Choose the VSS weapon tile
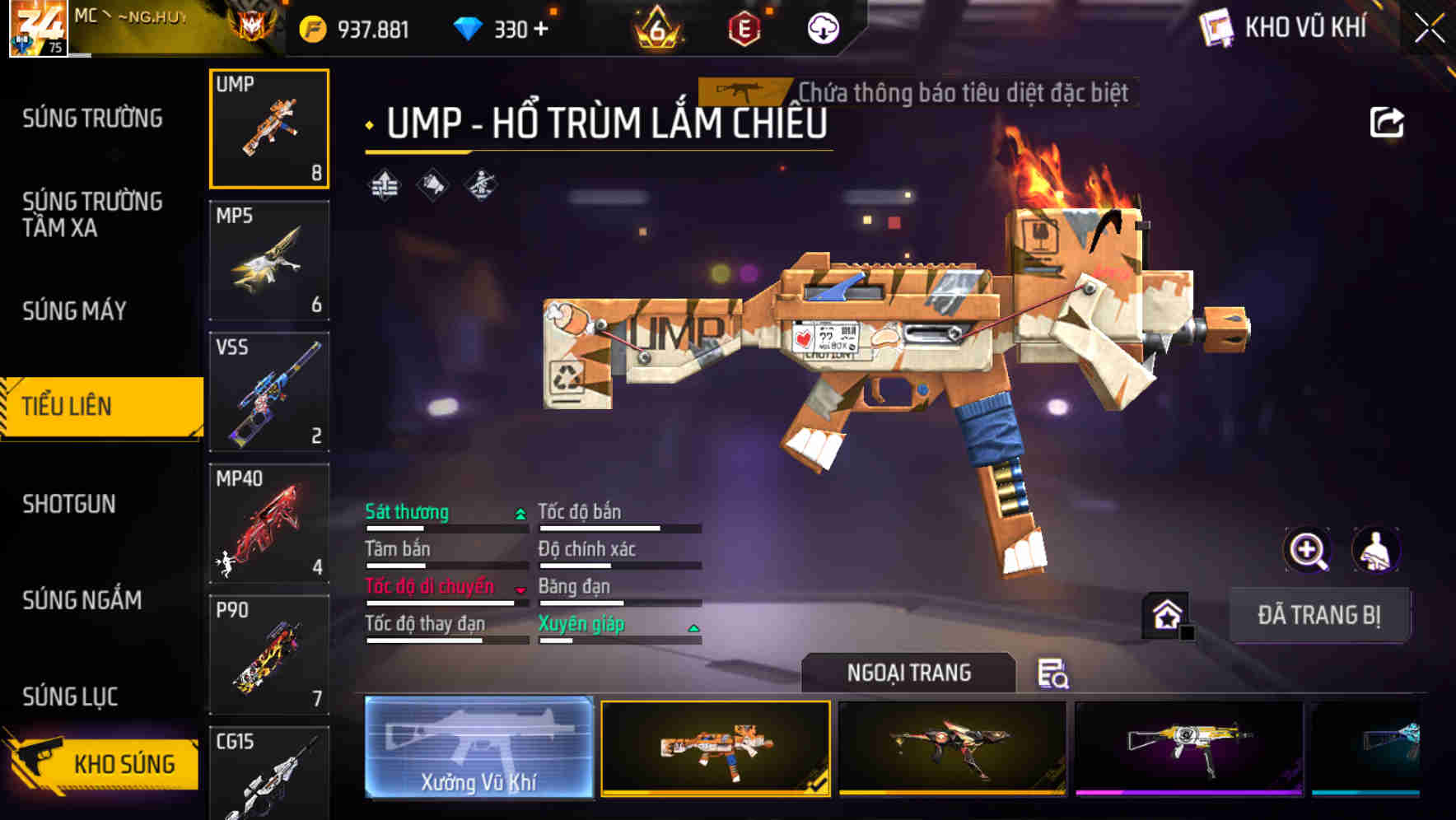The image size is (1456, 820). (269, 392)
